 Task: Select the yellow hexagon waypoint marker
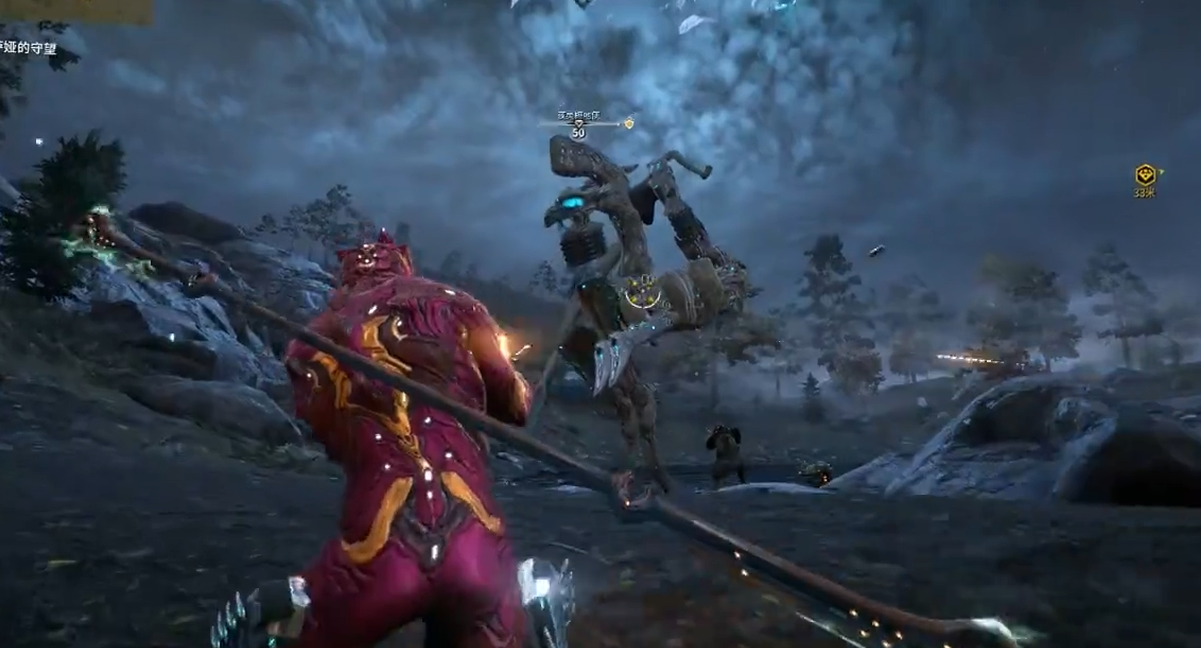pyautogui.click(x=1145, y=175)
